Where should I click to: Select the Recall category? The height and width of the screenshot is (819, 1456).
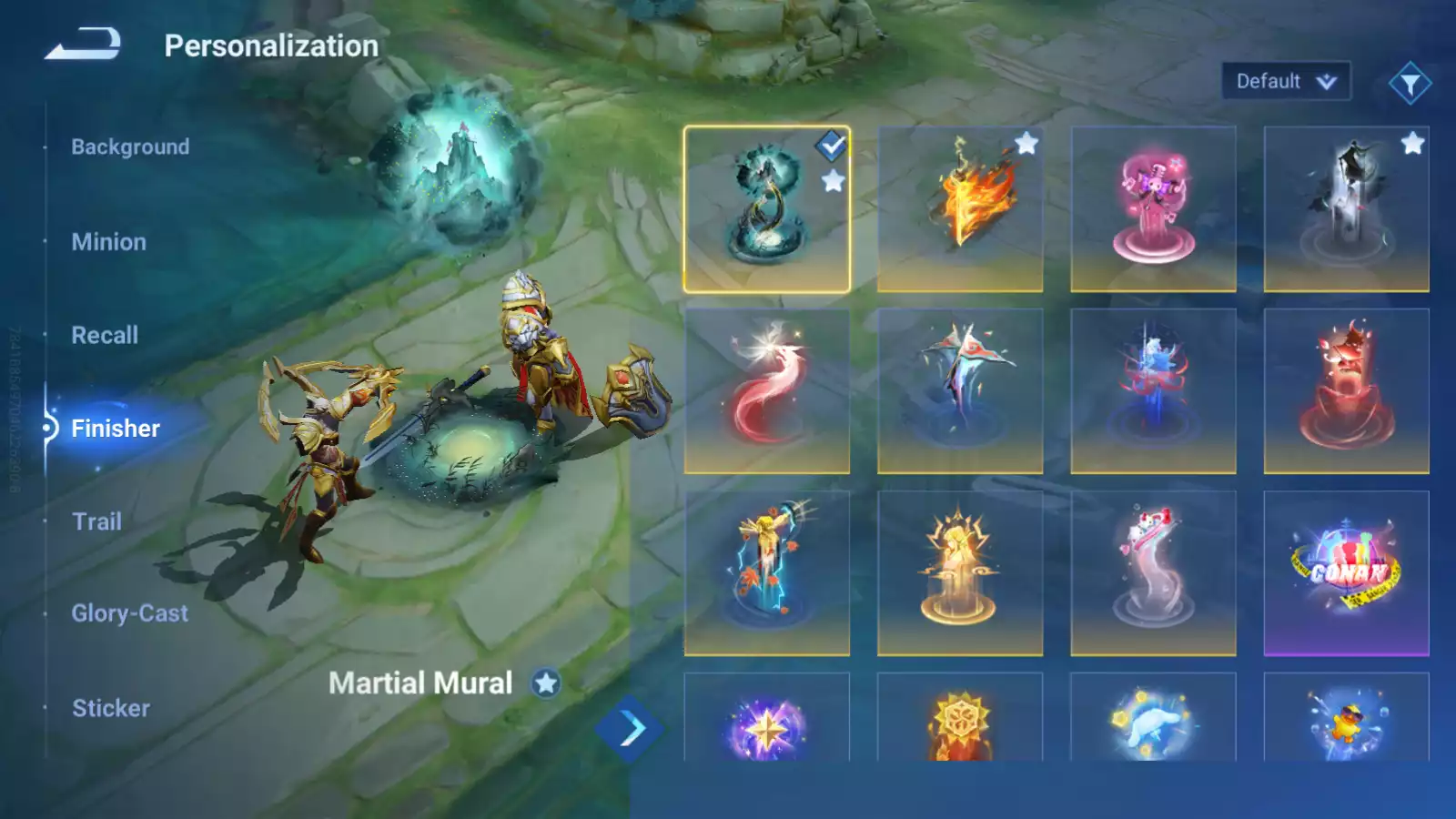(105, 335)
